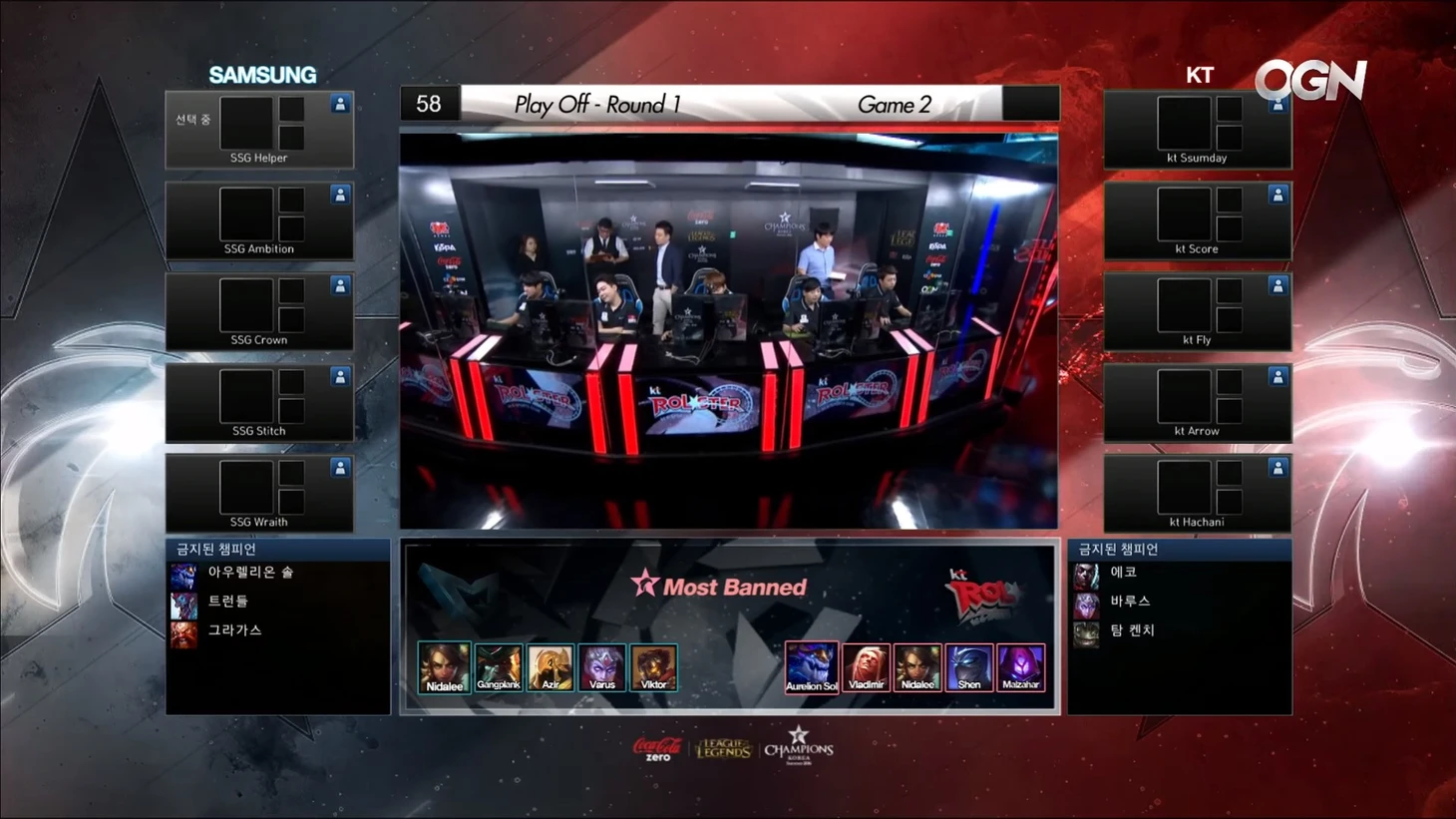
Task: Expand KT's banned champions list header
Action: pyautogui.click(x=1181, y=548)
